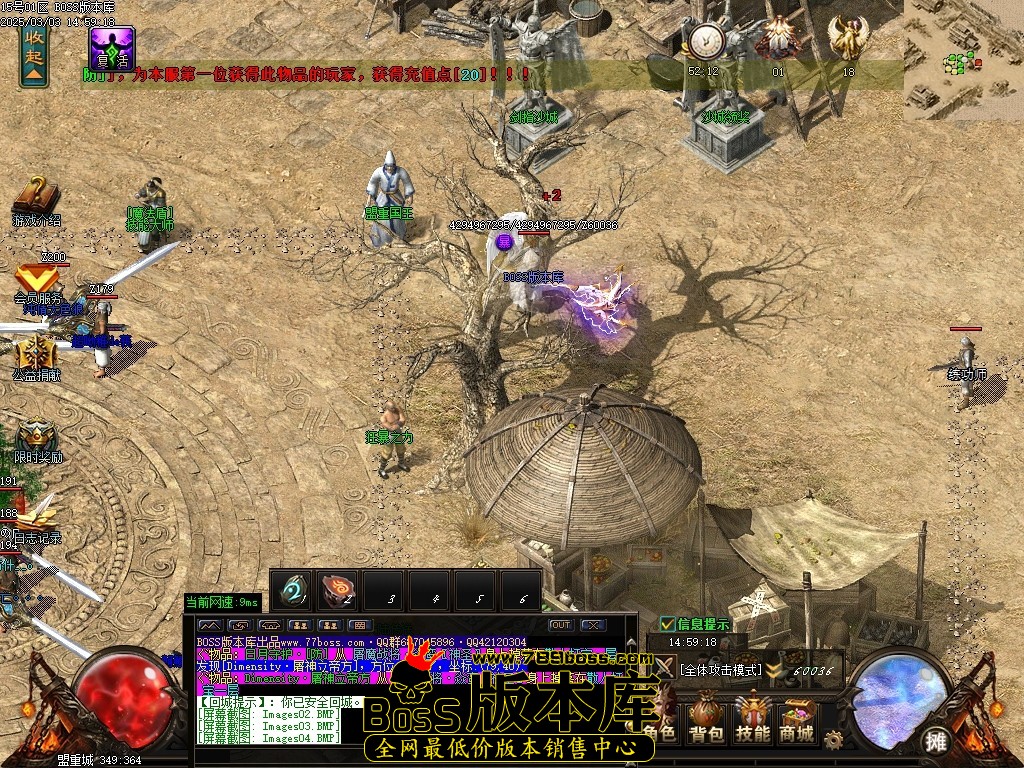Open 限时奖励 timed rewards

[x=37, y=438]
